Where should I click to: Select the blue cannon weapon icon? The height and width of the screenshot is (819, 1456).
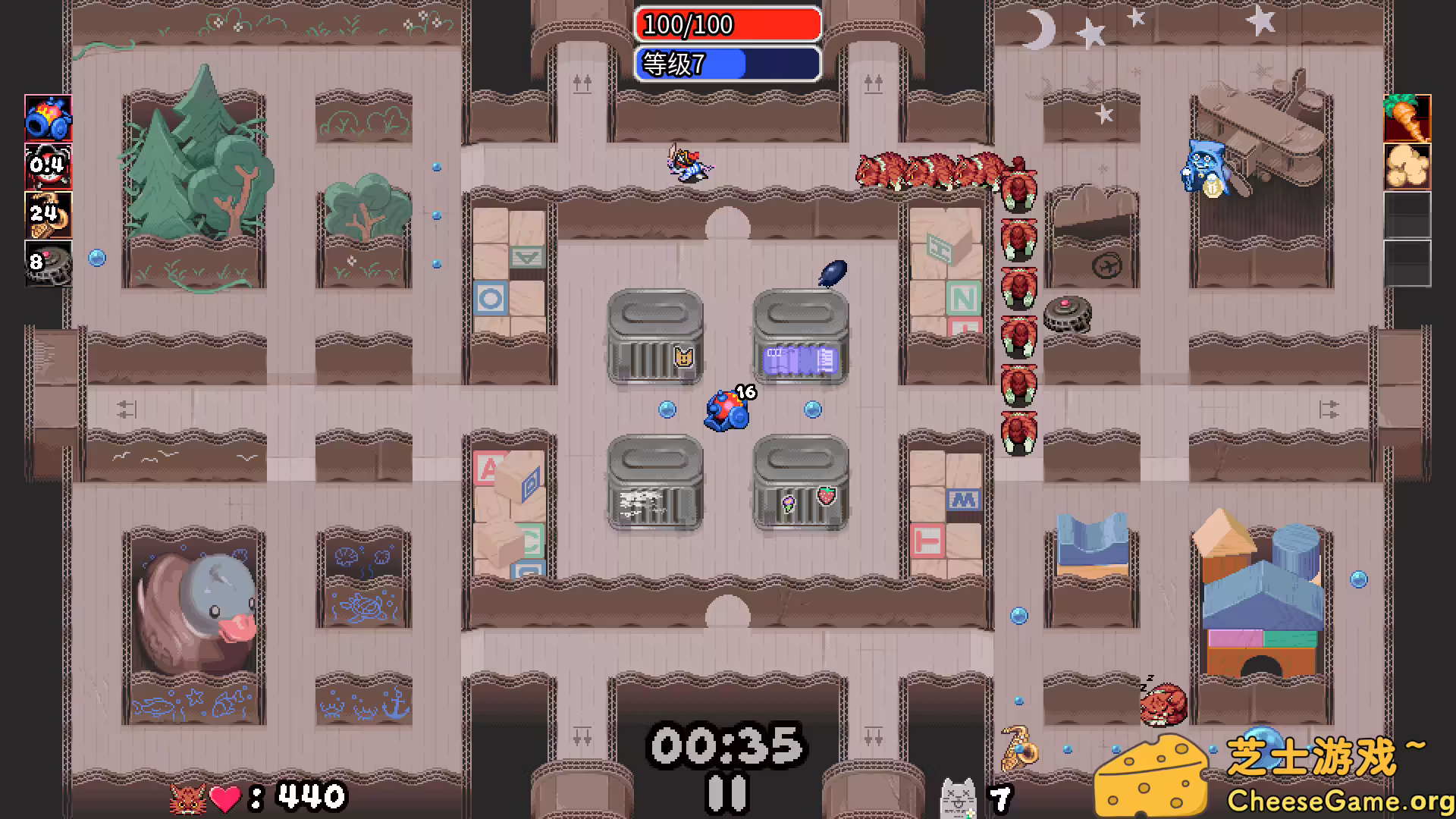pos(49,118)
